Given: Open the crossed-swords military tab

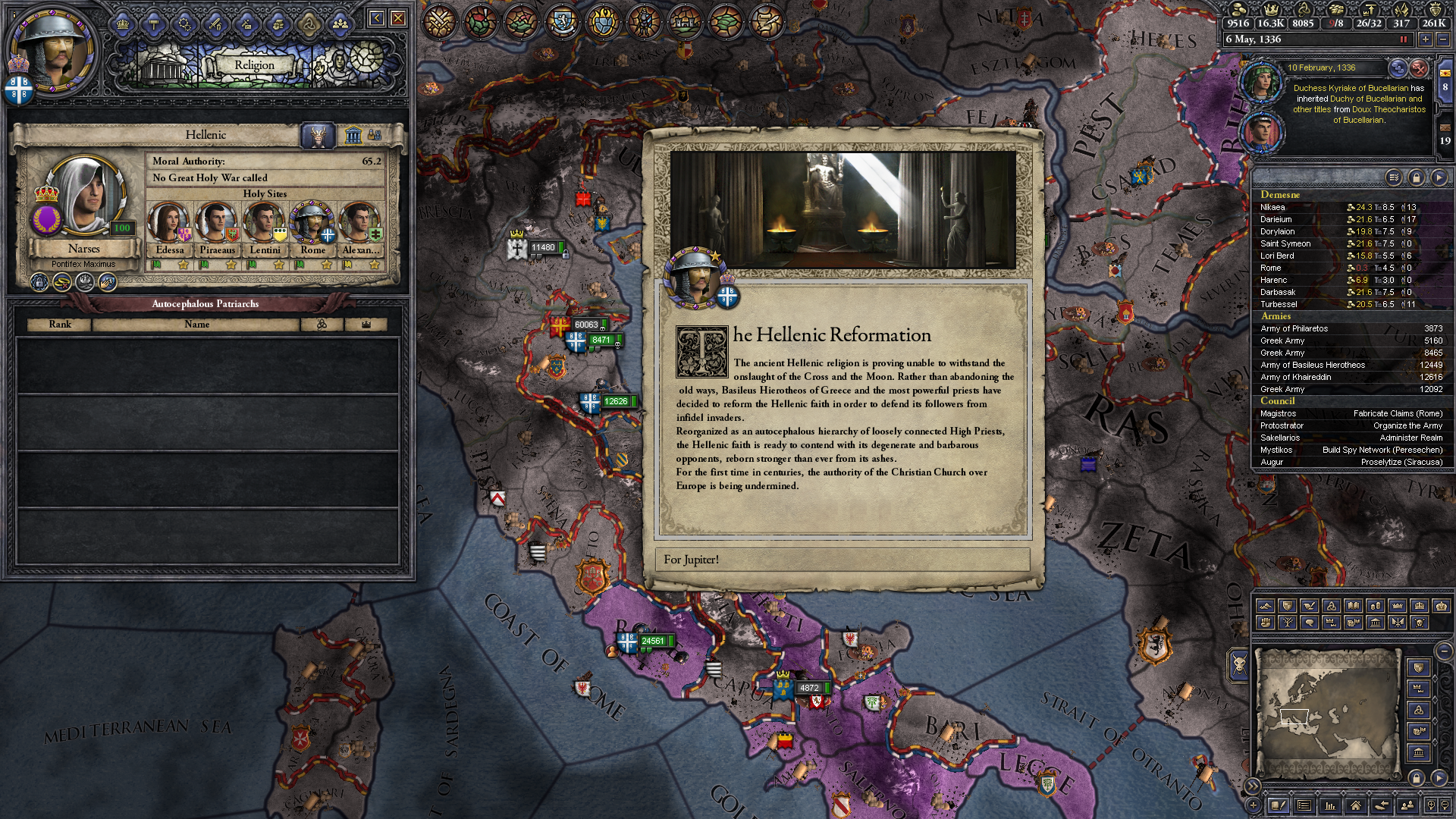Looking at the screenshot, I should point(216,24).
